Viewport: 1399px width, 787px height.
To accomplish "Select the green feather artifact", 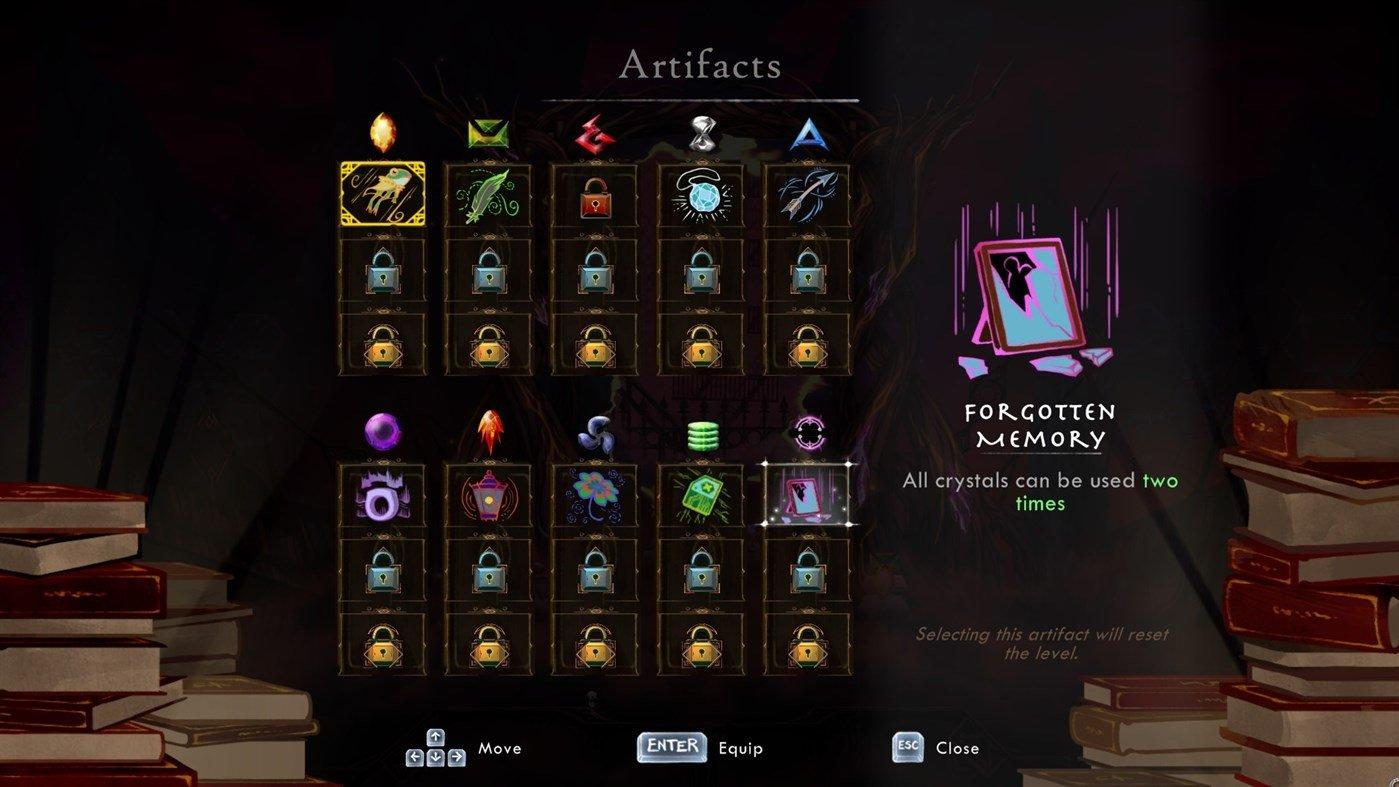I will tap(489, 194).
